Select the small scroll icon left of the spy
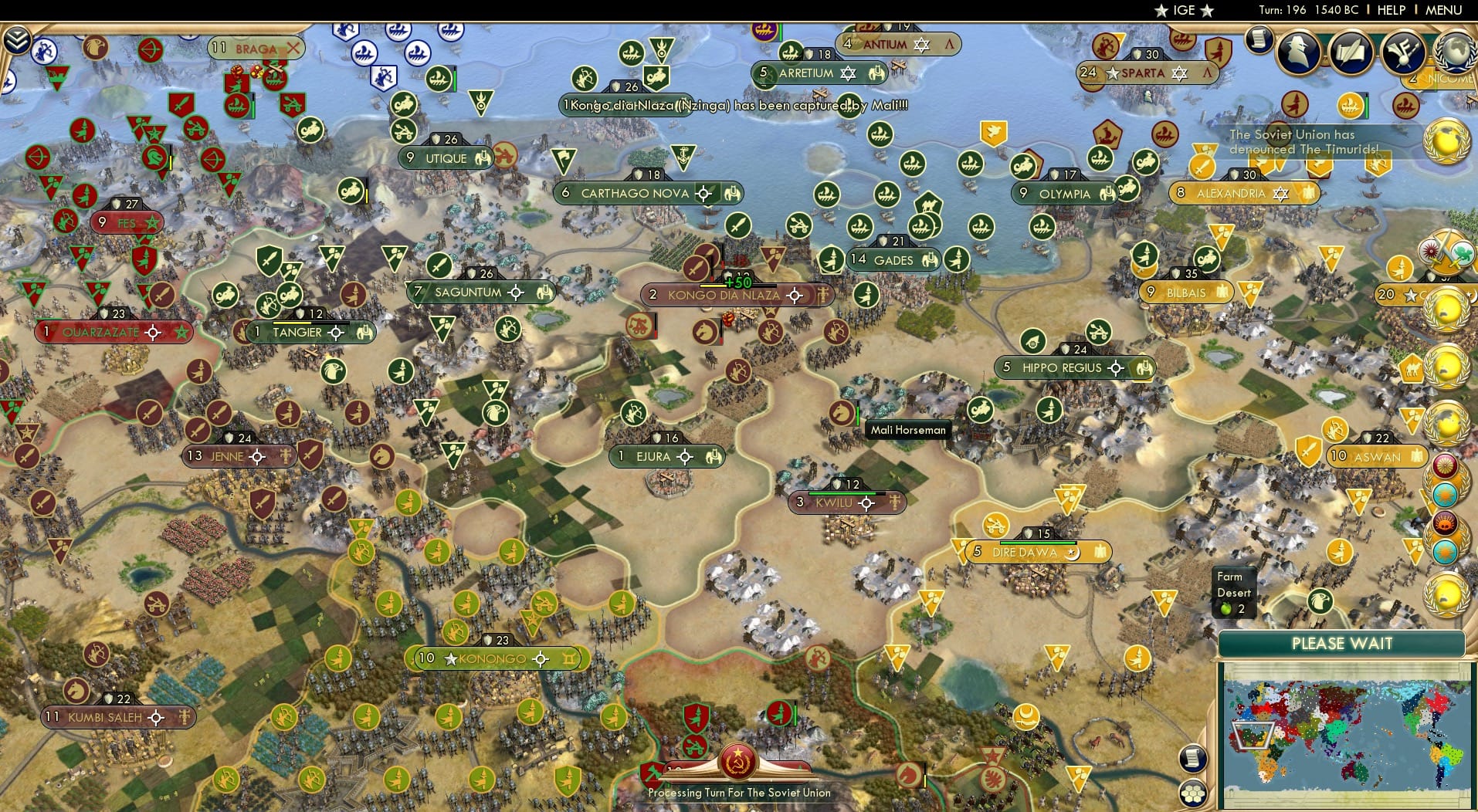The width and height of the screenshot is (1478, 812). click(x=1260, y=39)
